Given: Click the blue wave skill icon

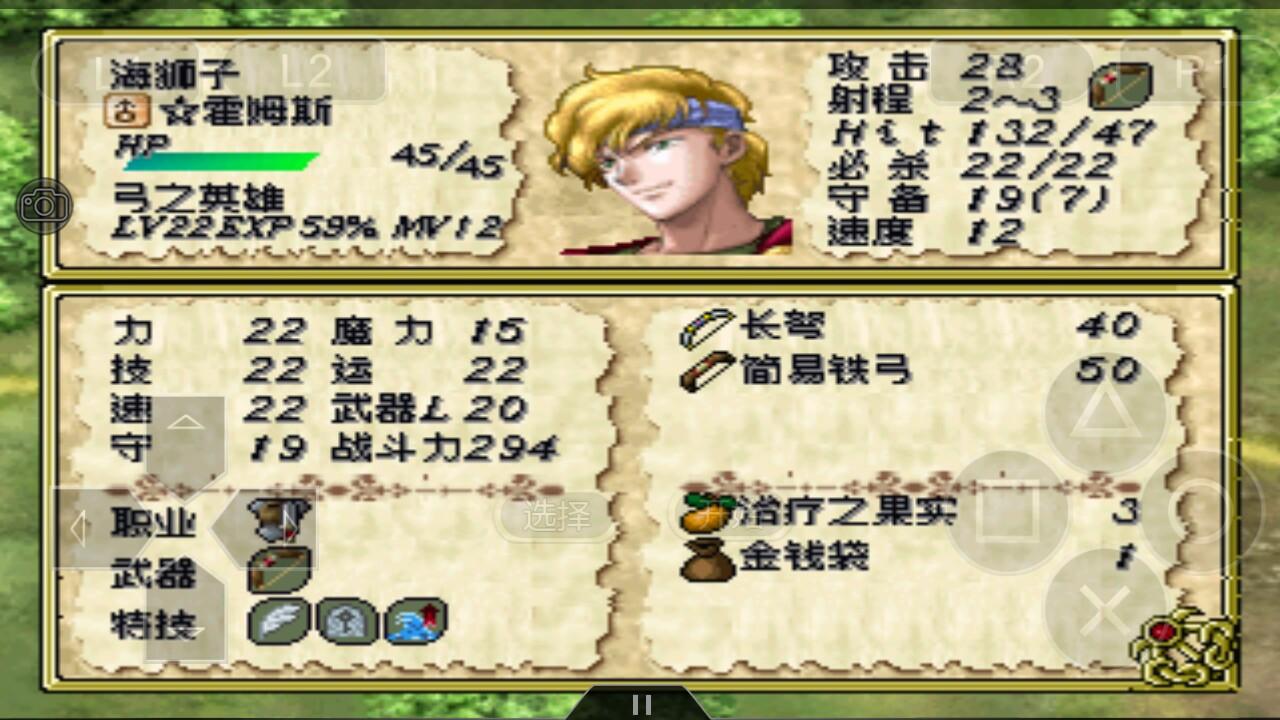Looking at the screenshot, I should click(x=416, y=621).
